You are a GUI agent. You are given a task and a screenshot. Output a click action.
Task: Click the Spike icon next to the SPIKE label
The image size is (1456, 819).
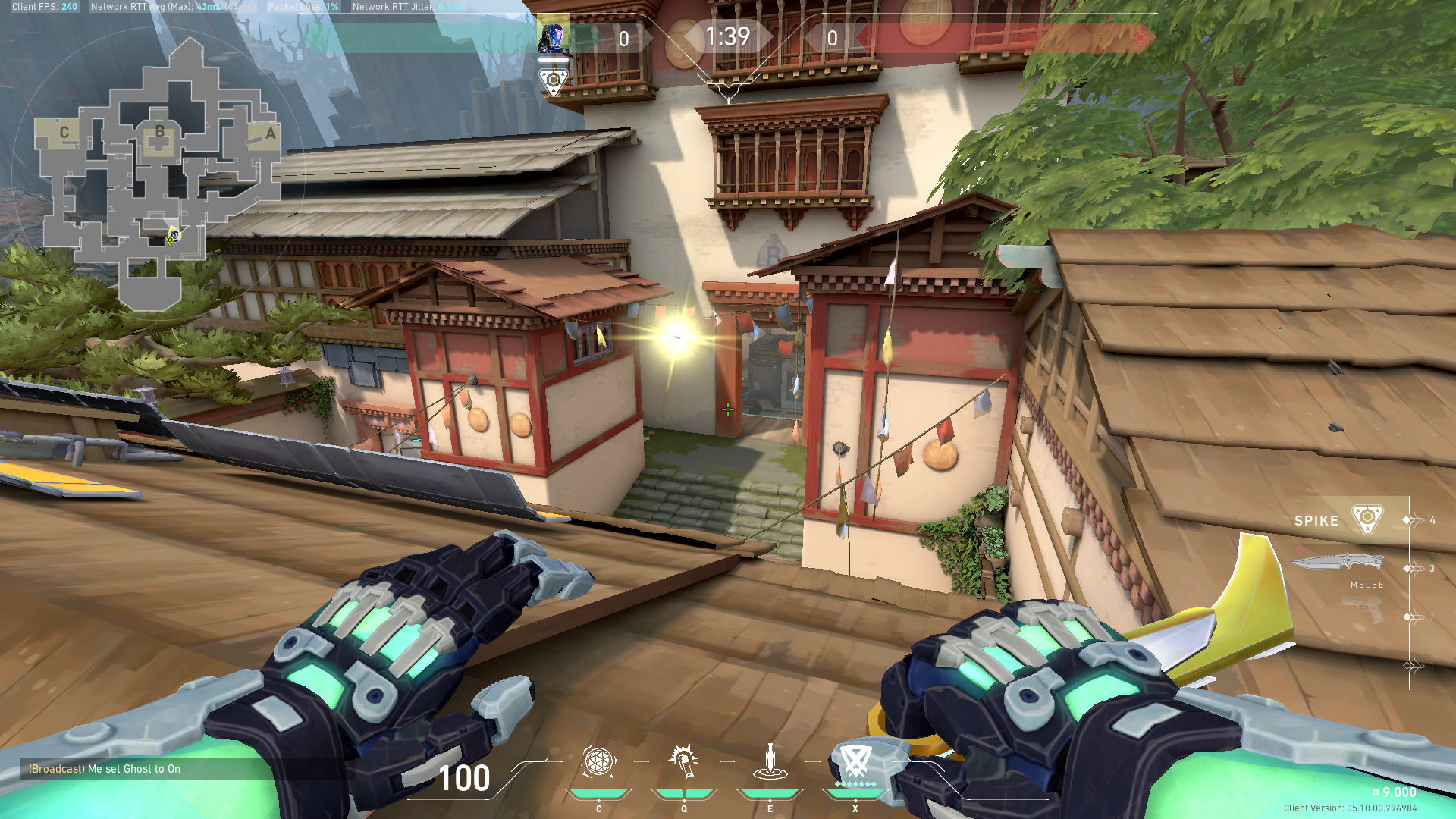pos(1367,520)
